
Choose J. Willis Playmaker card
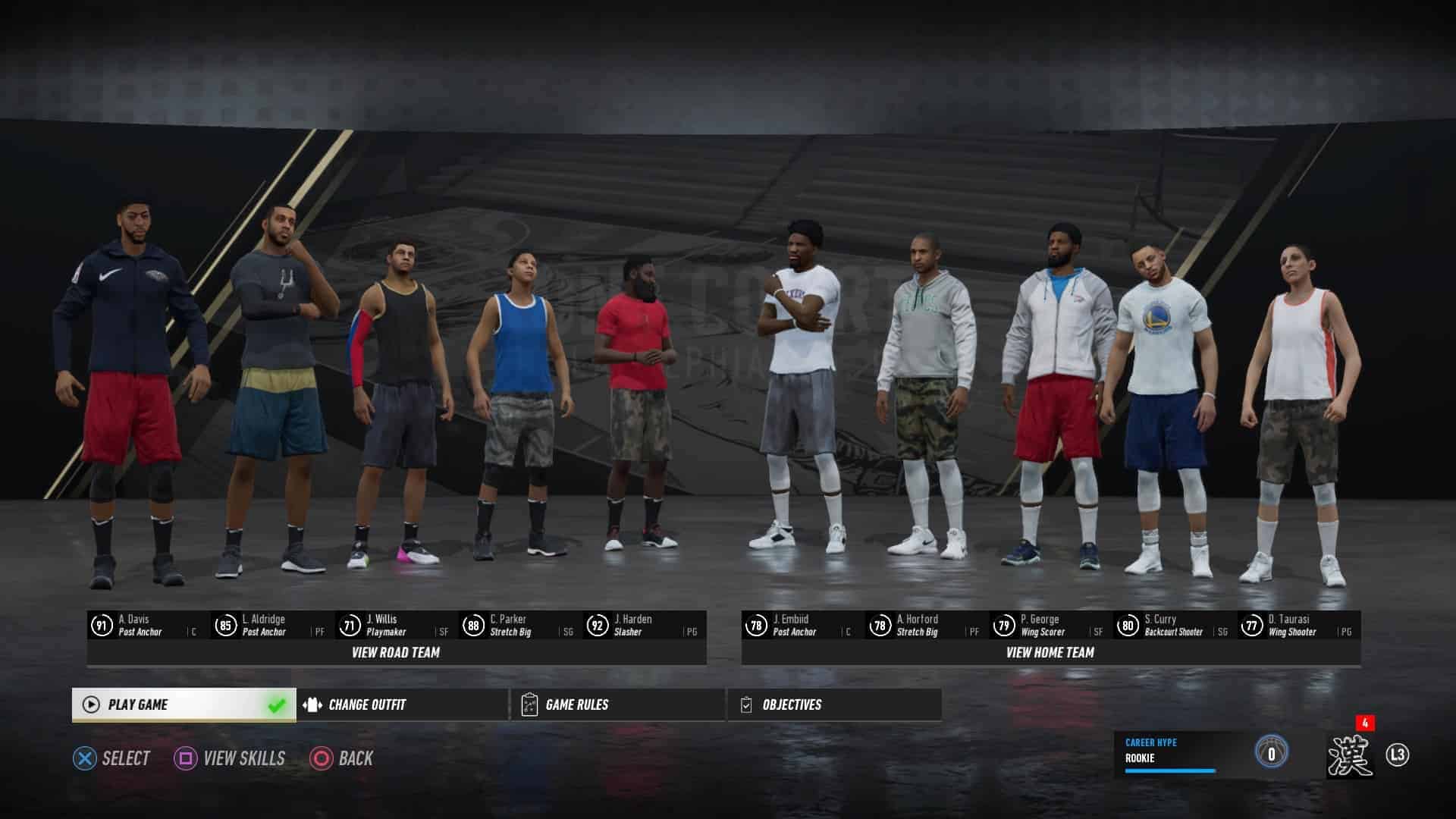396,625
